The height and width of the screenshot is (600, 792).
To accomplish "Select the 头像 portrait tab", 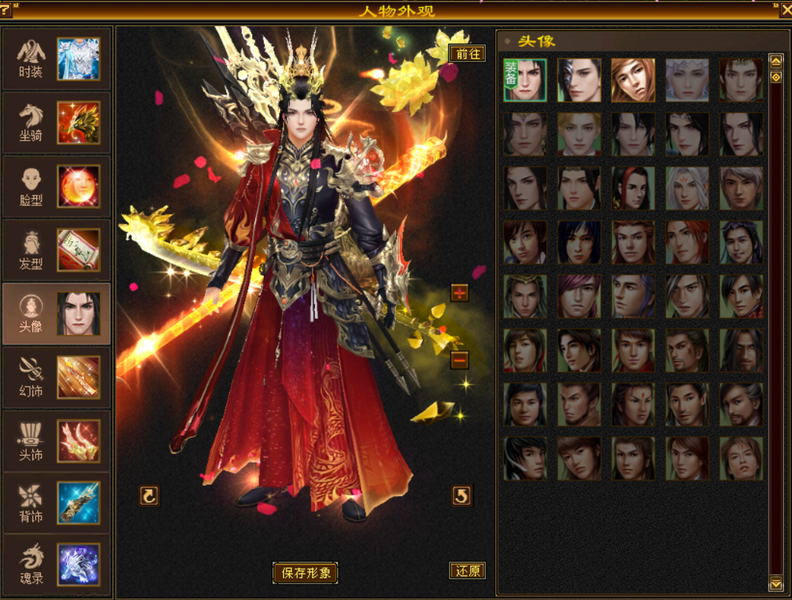I will coord(538,41).
